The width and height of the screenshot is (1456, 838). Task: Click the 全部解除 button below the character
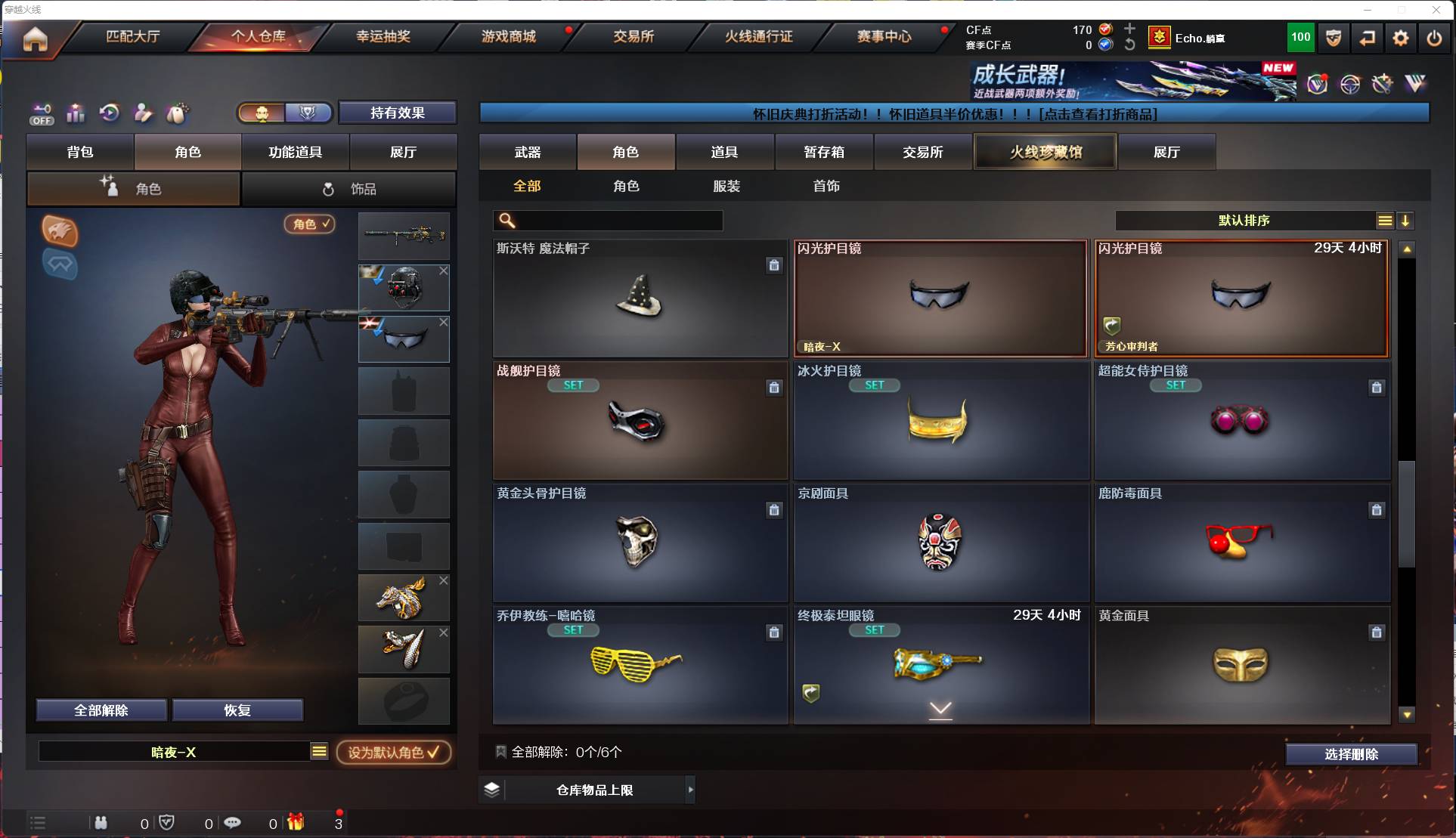pos(101,710)
